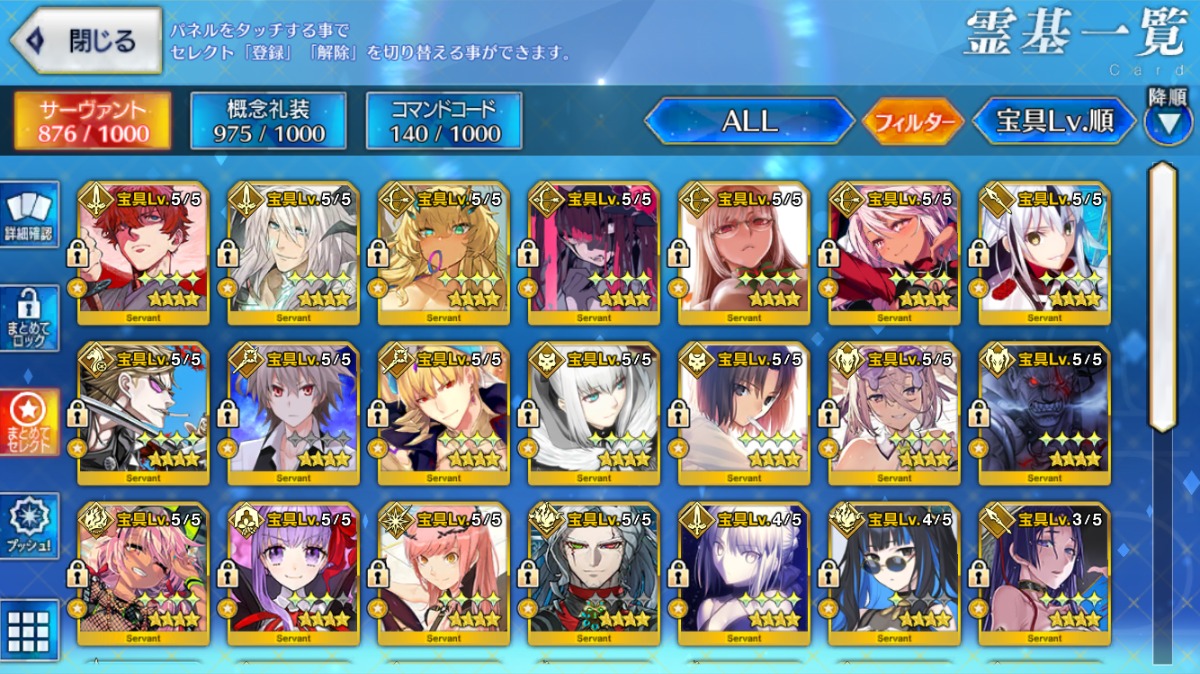
Task: Change the 宝具Lv.順 sort order
Action: [x=1054, y=121]
